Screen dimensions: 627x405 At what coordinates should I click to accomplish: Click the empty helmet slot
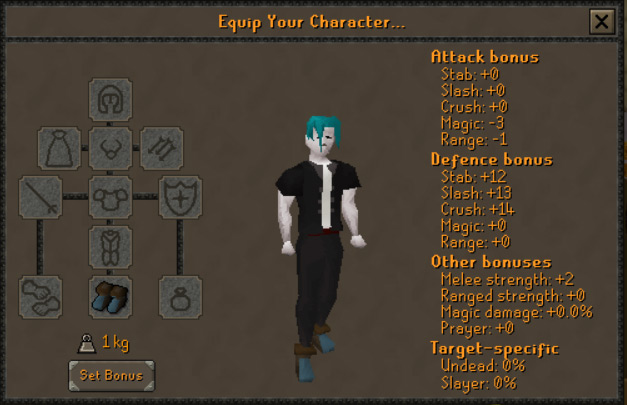click(110, 100)
